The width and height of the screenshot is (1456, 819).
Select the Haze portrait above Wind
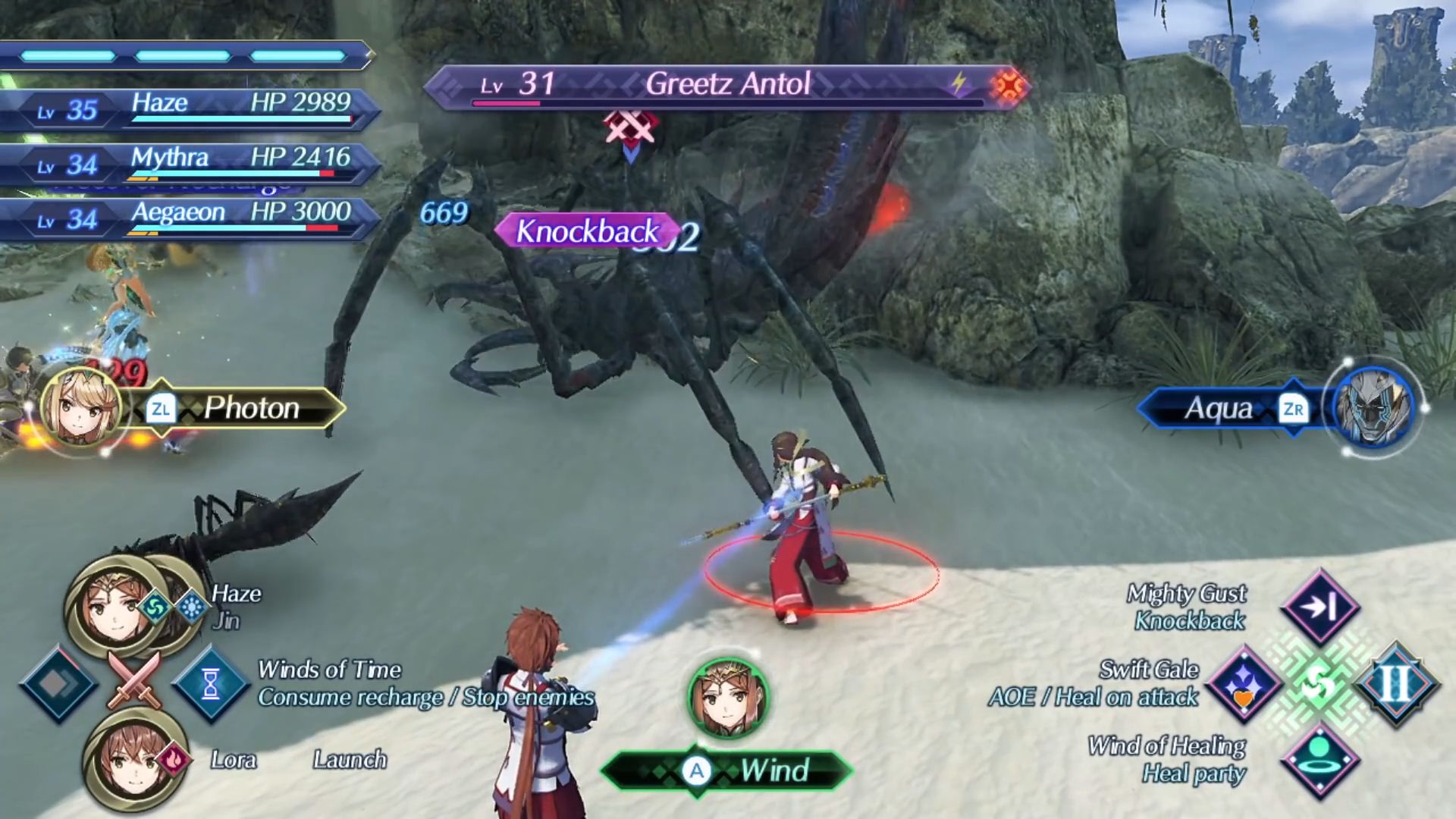(x=728, y=698)
